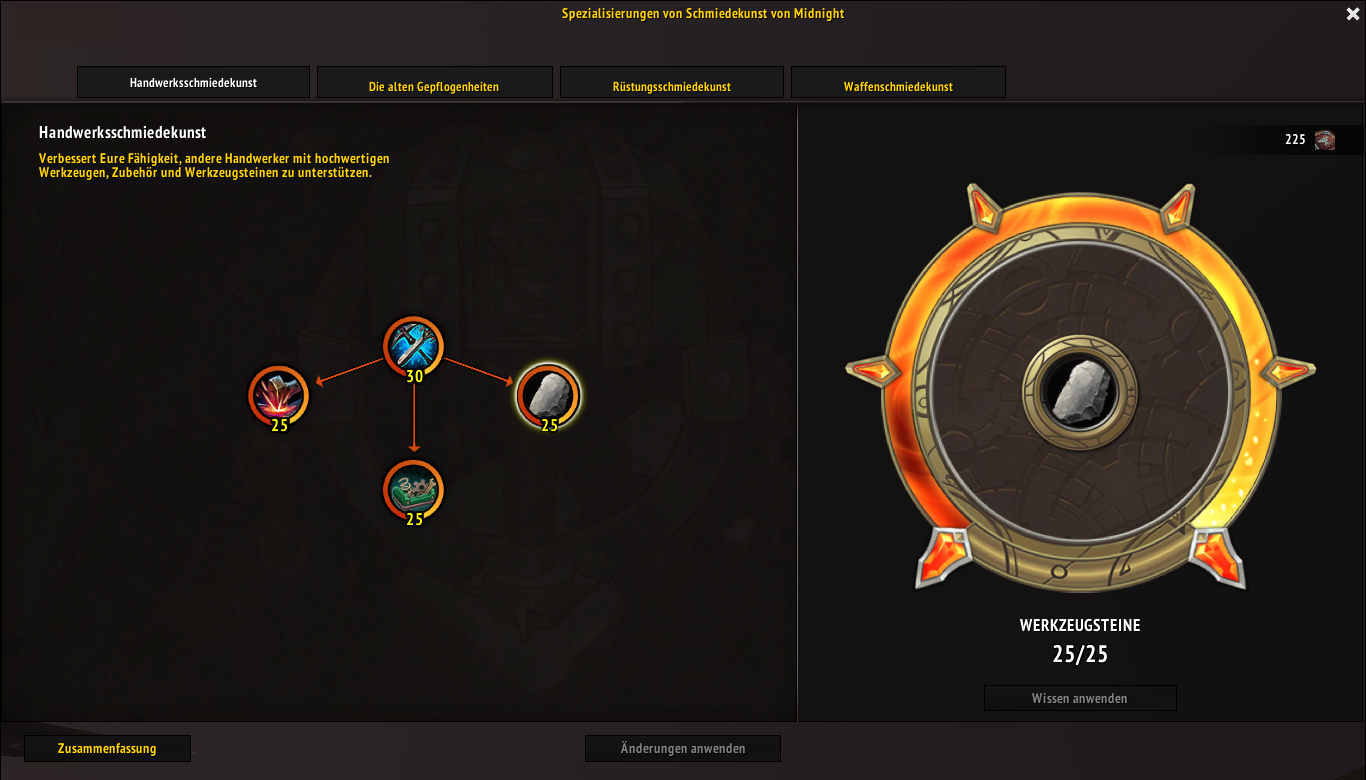Show the Waffenschmiedekunst tab
This screenshot has height=780, width=1366.
[x=898, y=86]
